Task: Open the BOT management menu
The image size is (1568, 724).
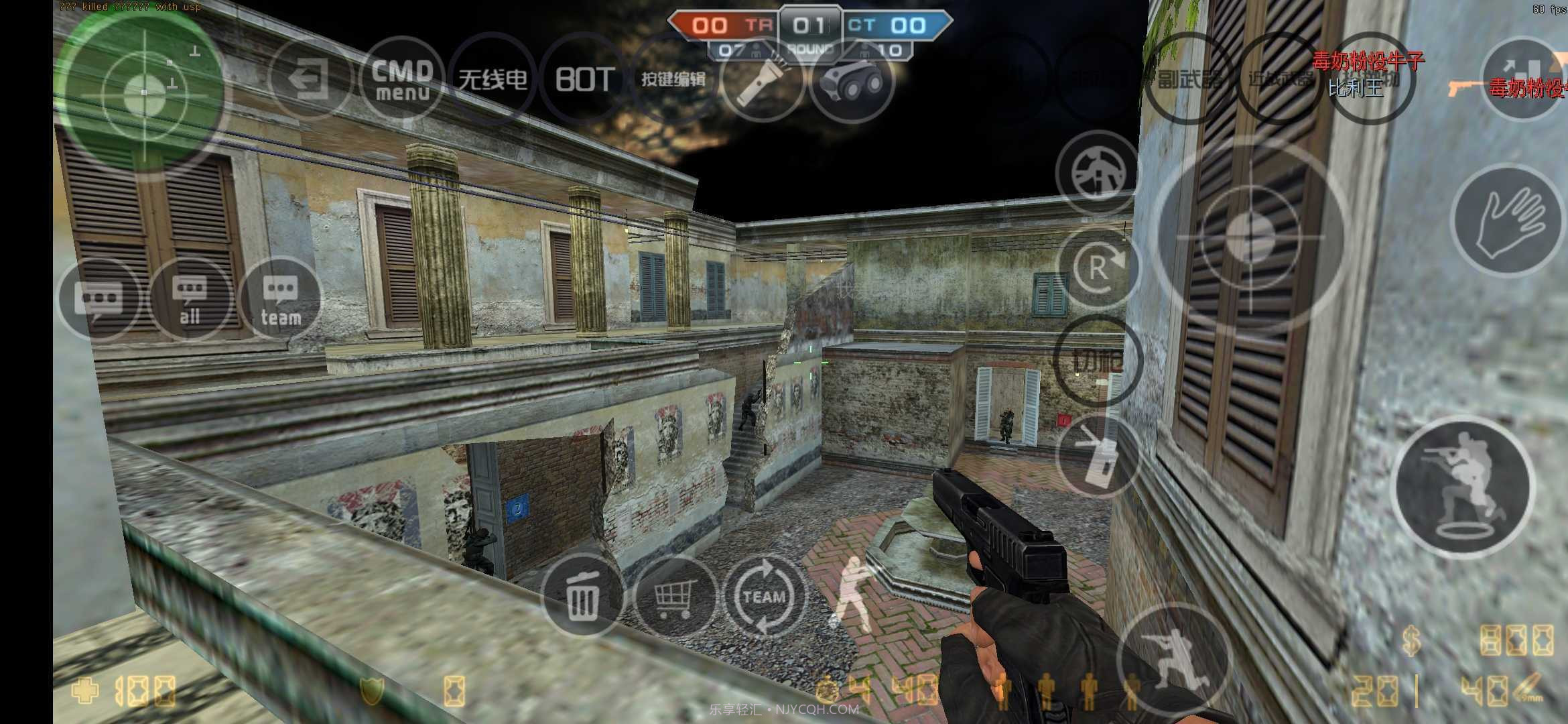Action: [x=583, y=77]
